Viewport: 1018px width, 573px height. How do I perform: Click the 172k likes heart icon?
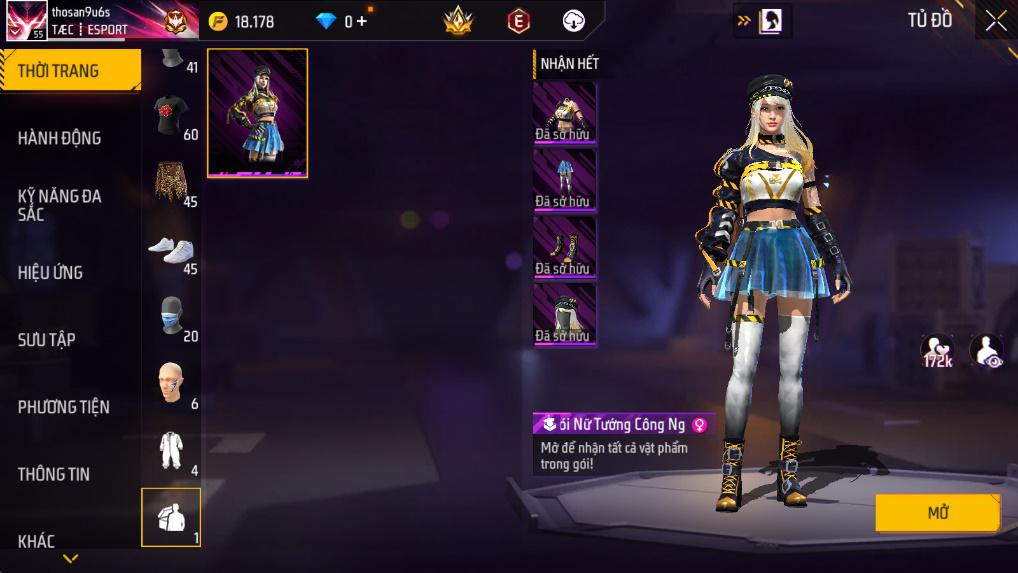(937, 350)
